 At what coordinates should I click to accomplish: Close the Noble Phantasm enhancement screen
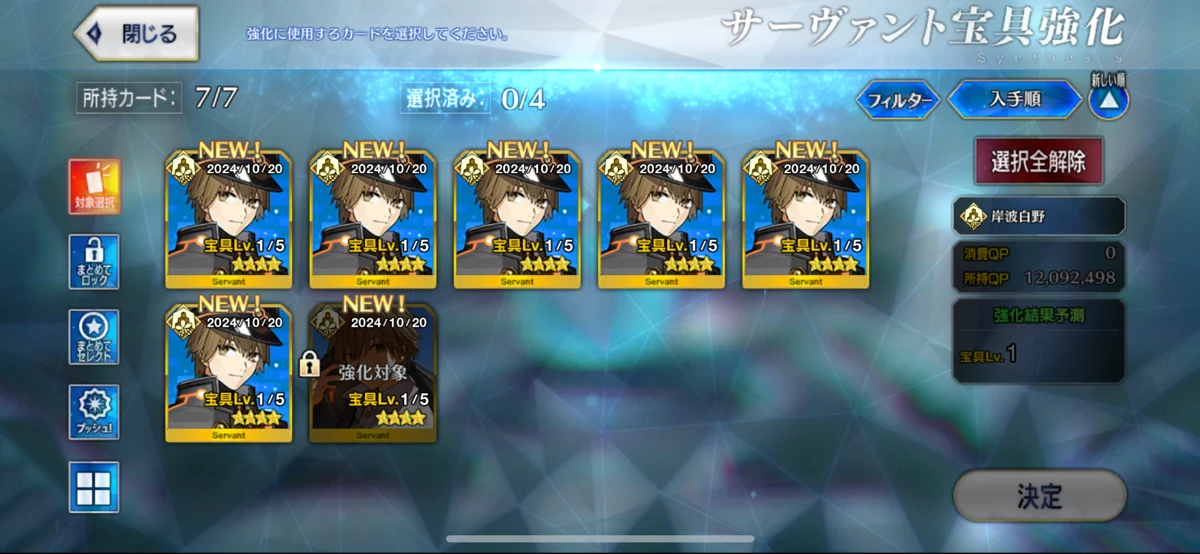[136, 33]
